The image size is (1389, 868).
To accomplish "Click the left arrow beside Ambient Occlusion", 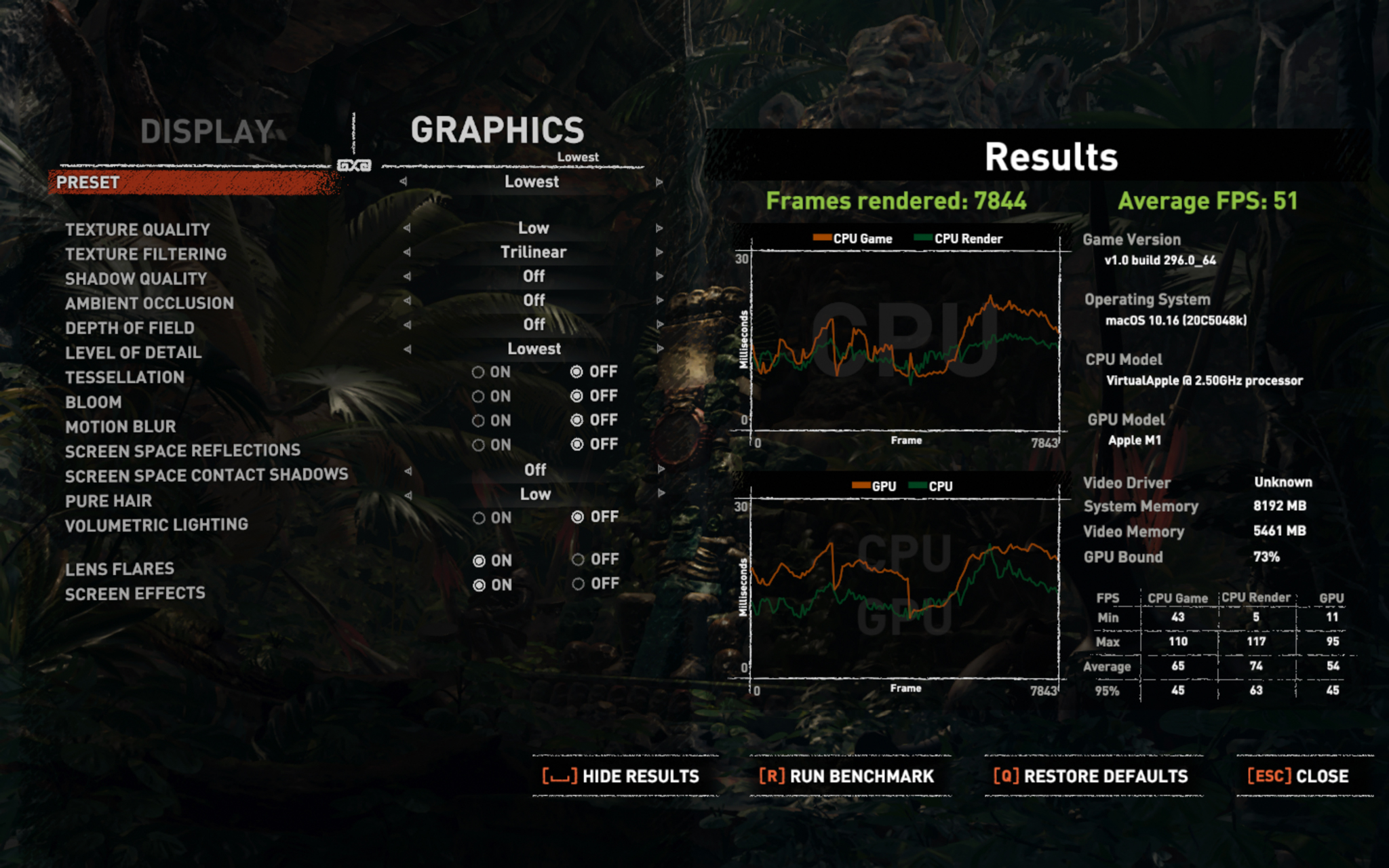I will click(407, 300).
